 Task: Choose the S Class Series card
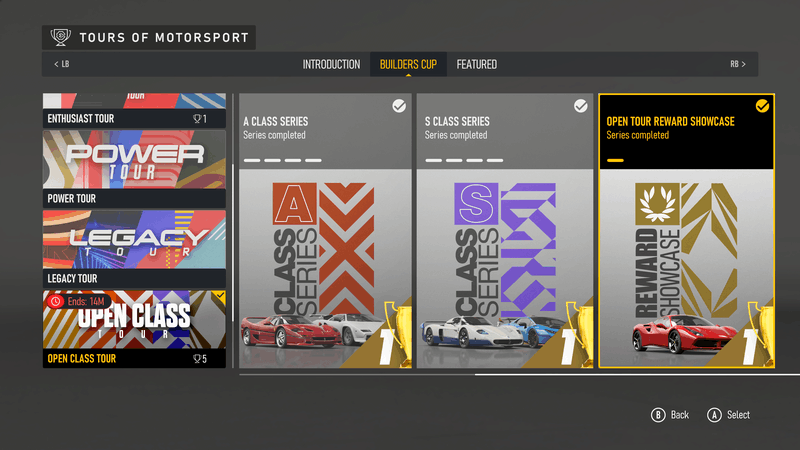(503, 231)
